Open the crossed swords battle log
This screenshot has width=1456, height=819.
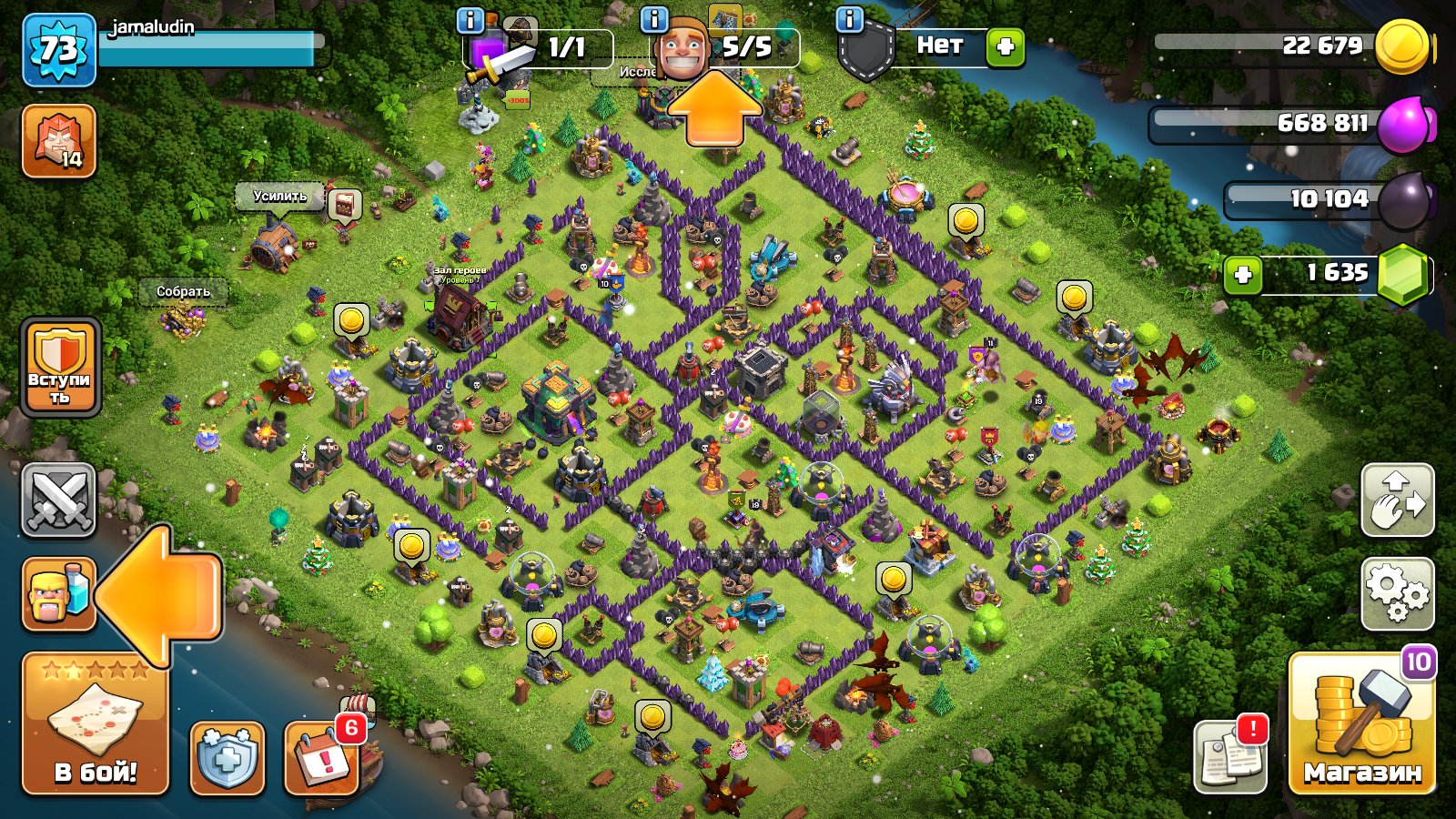click(x=58, y=500)
